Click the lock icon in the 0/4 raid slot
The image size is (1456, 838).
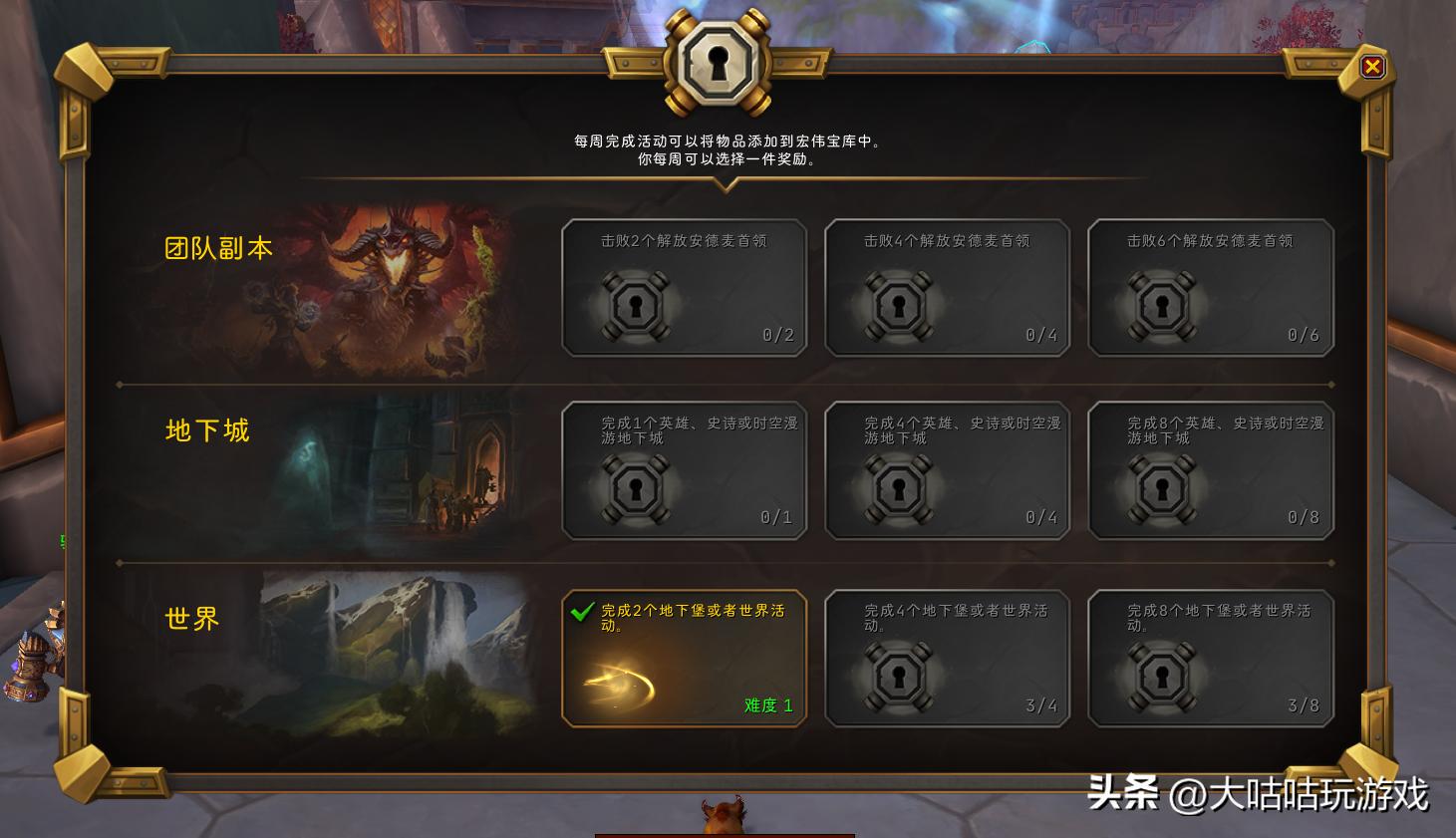pos(900,304)
